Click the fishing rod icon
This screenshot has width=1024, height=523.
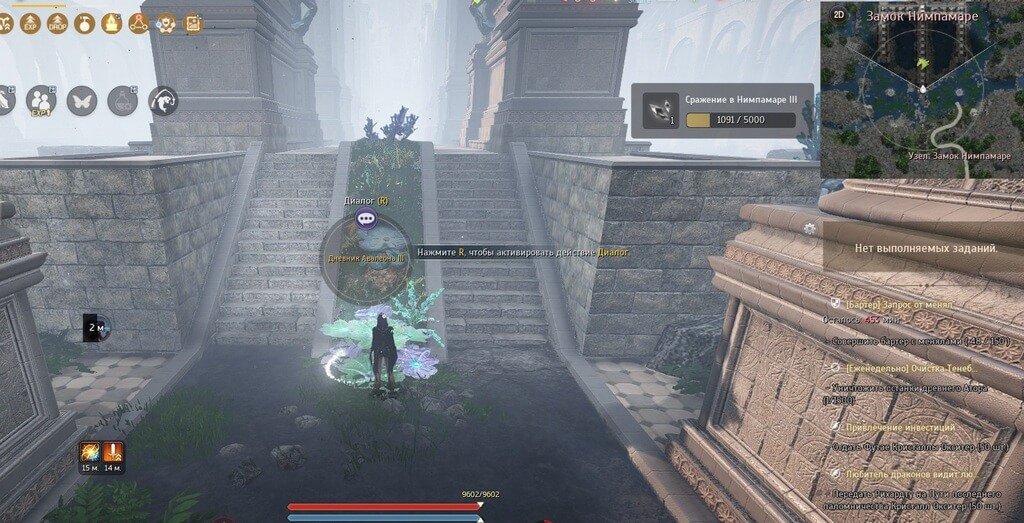pos(162,100)
